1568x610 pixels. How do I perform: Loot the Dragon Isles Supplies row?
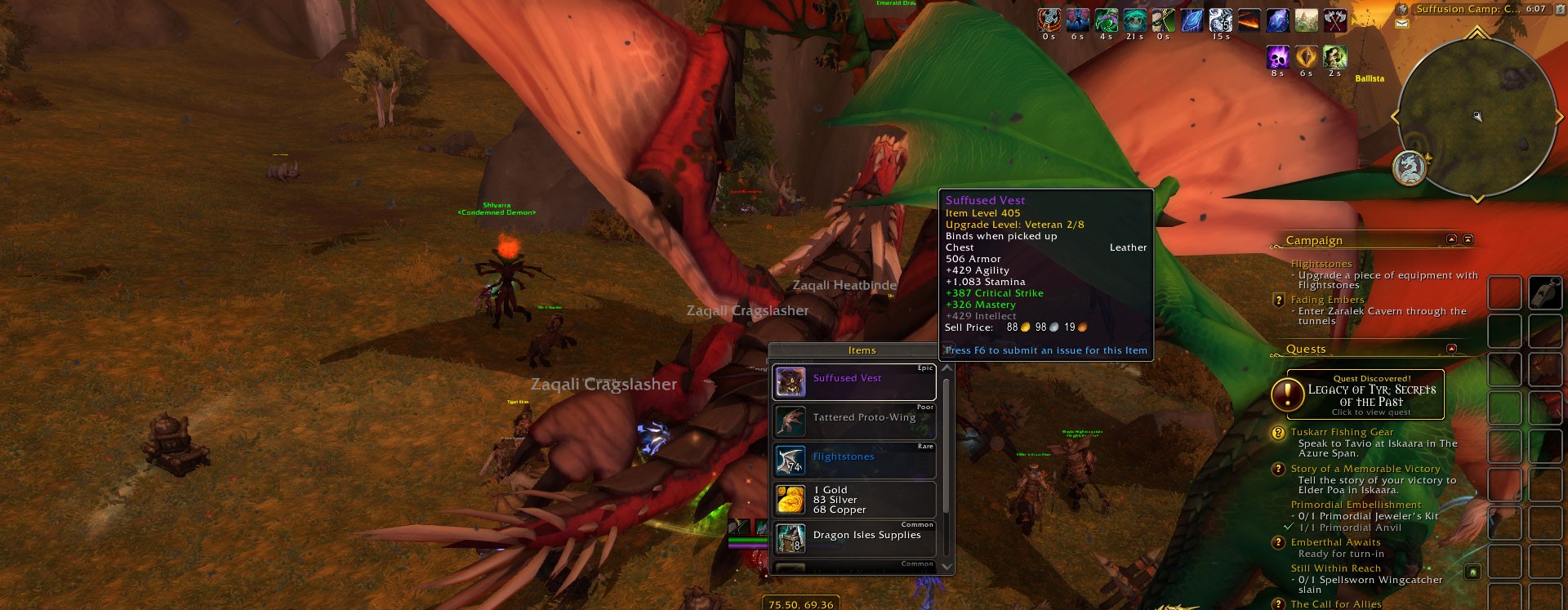(853, 538)
